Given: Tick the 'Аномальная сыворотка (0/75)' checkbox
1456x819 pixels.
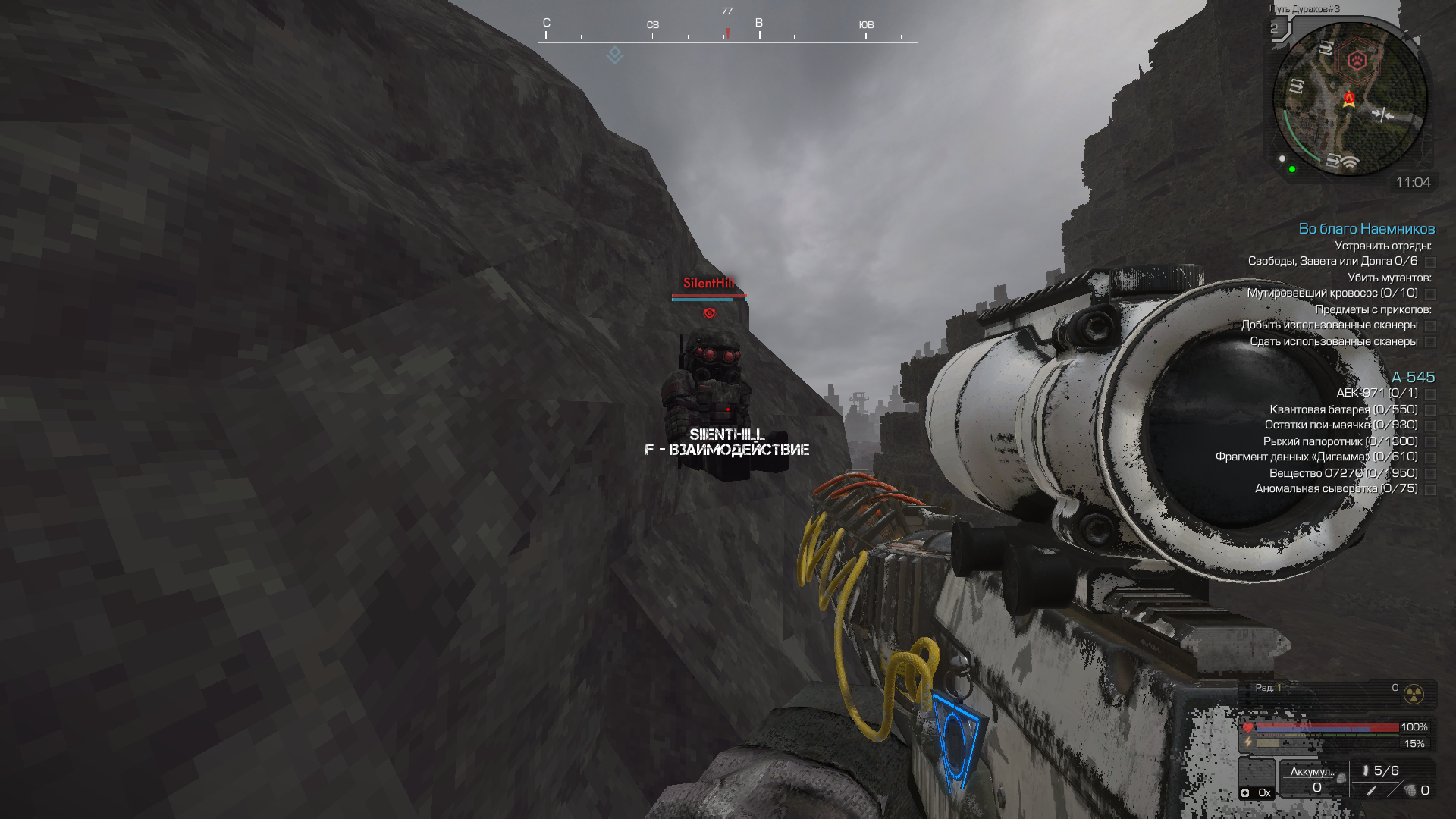Looking at the screenshot, I should 1430,490.
